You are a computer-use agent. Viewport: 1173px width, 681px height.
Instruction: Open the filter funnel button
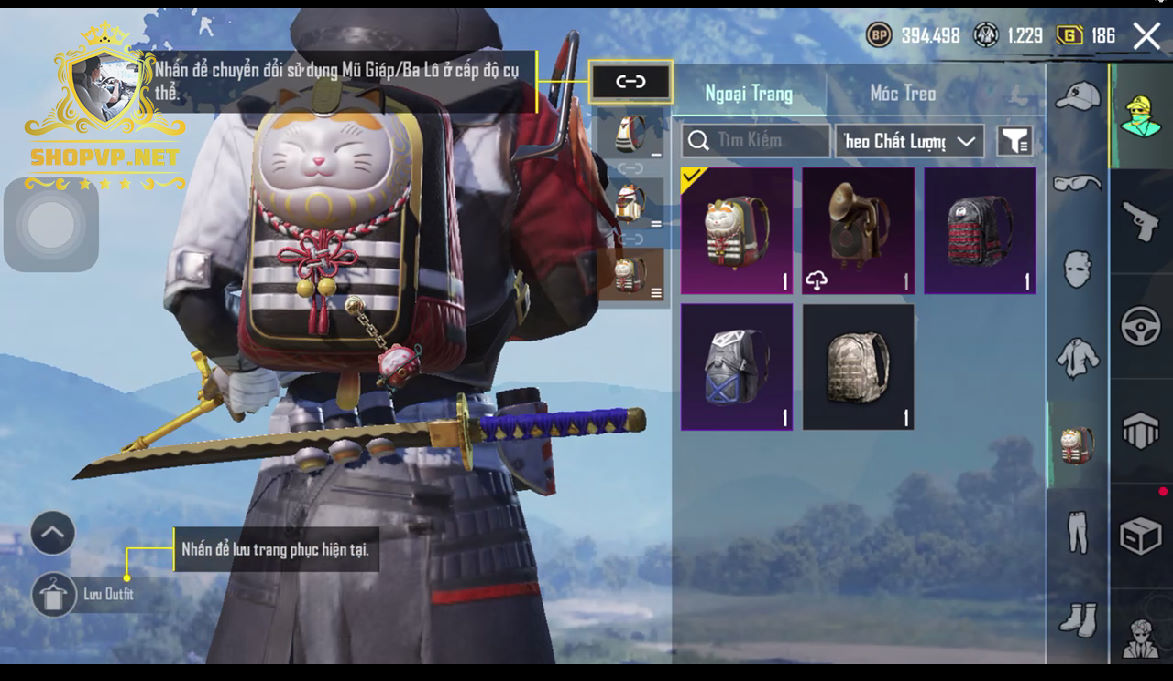[x=1014, y=141]
